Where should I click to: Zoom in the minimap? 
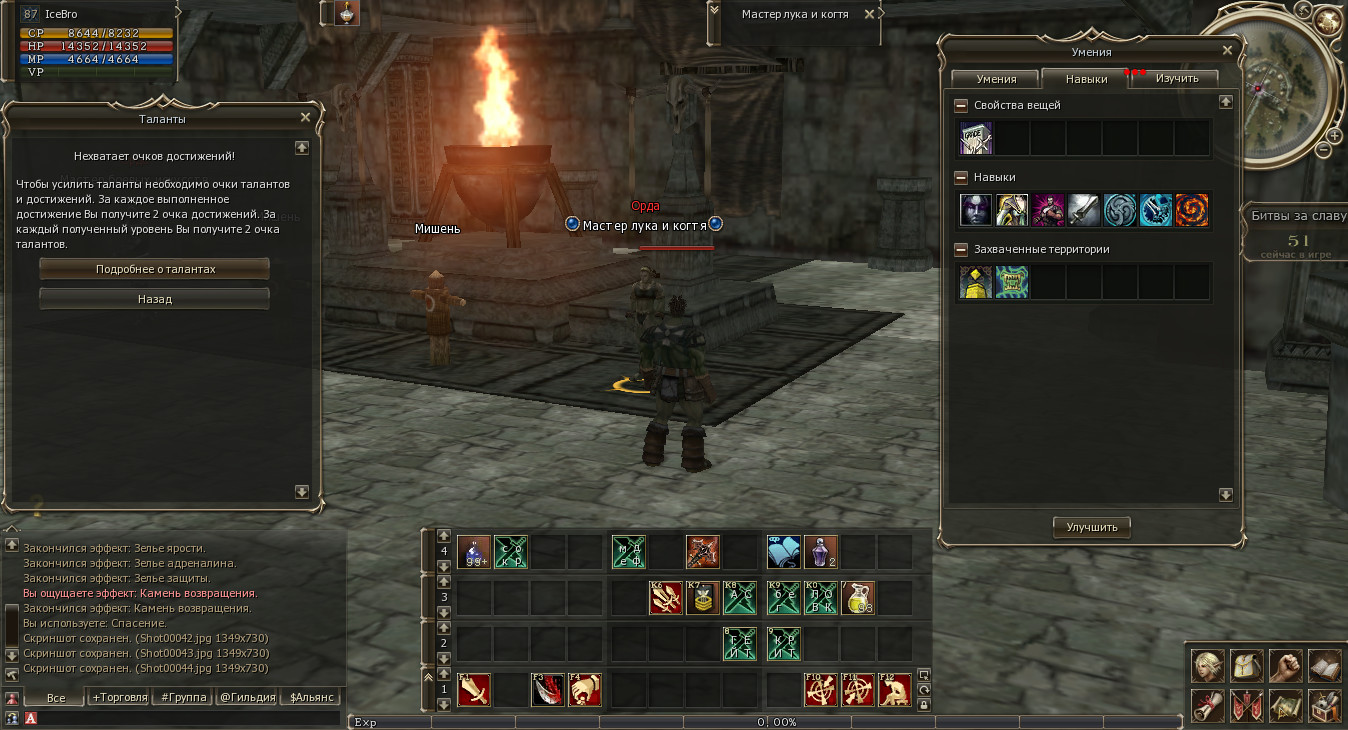point(1335,135)
